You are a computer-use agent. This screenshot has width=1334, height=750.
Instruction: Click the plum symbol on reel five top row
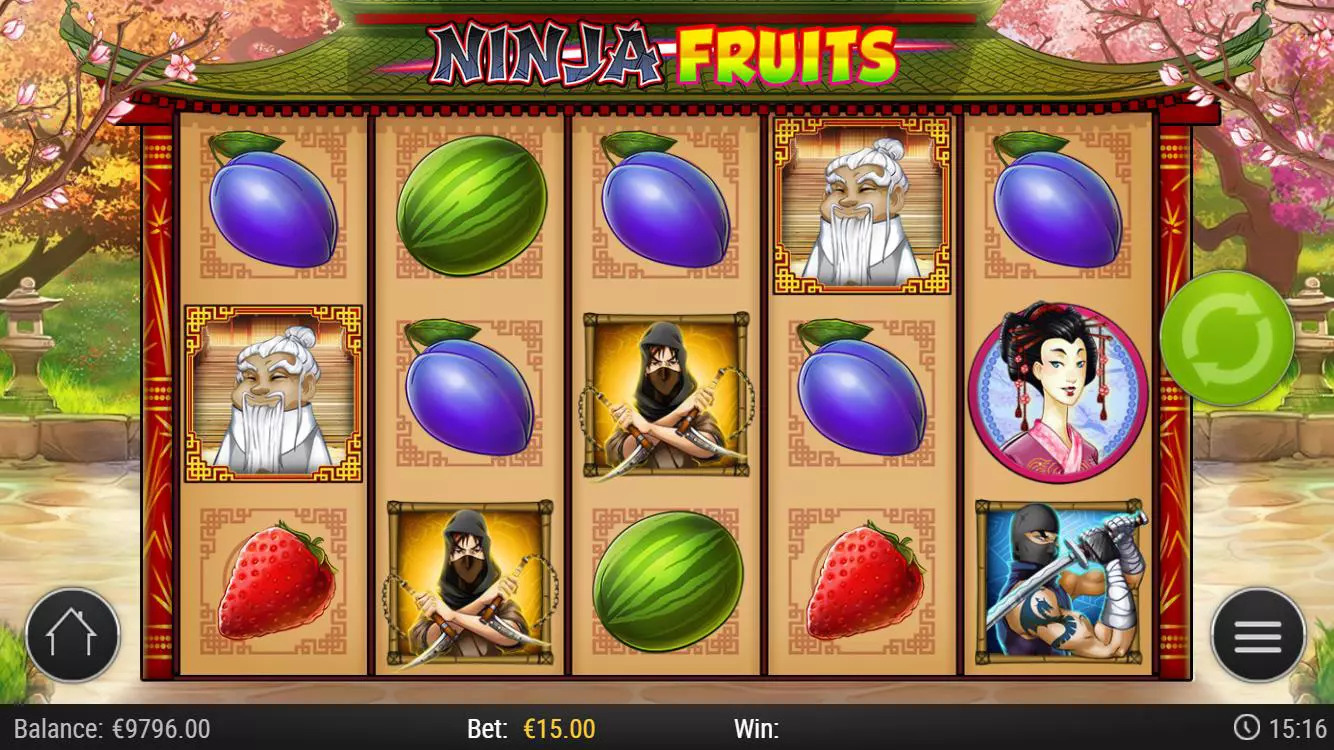(x=1059, y=210)
